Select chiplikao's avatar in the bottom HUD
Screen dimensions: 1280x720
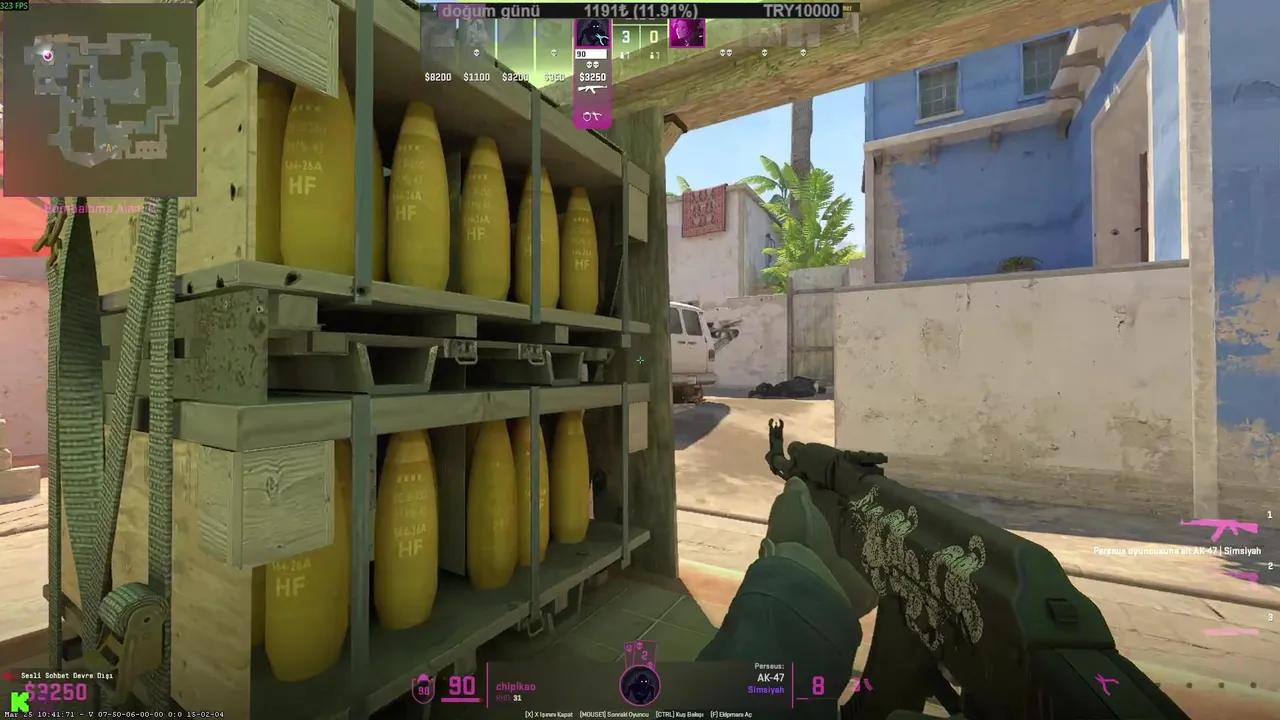(x=640, y=685)
